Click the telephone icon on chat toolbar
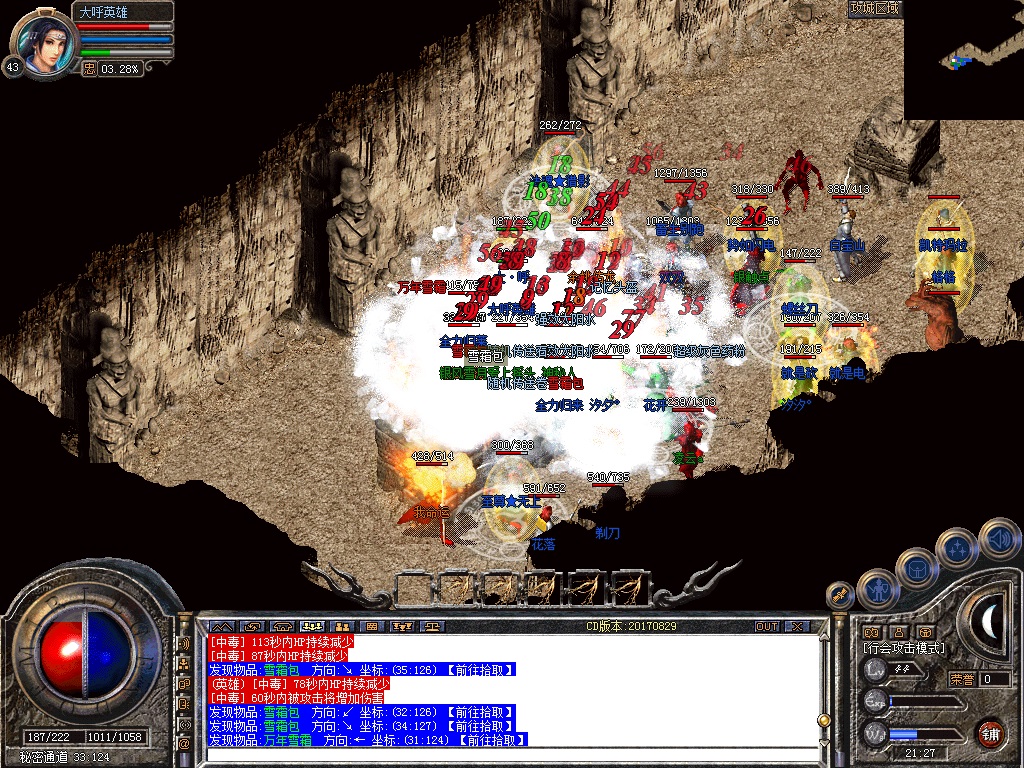The image size is (1024, 768). [x=282, y=626]
